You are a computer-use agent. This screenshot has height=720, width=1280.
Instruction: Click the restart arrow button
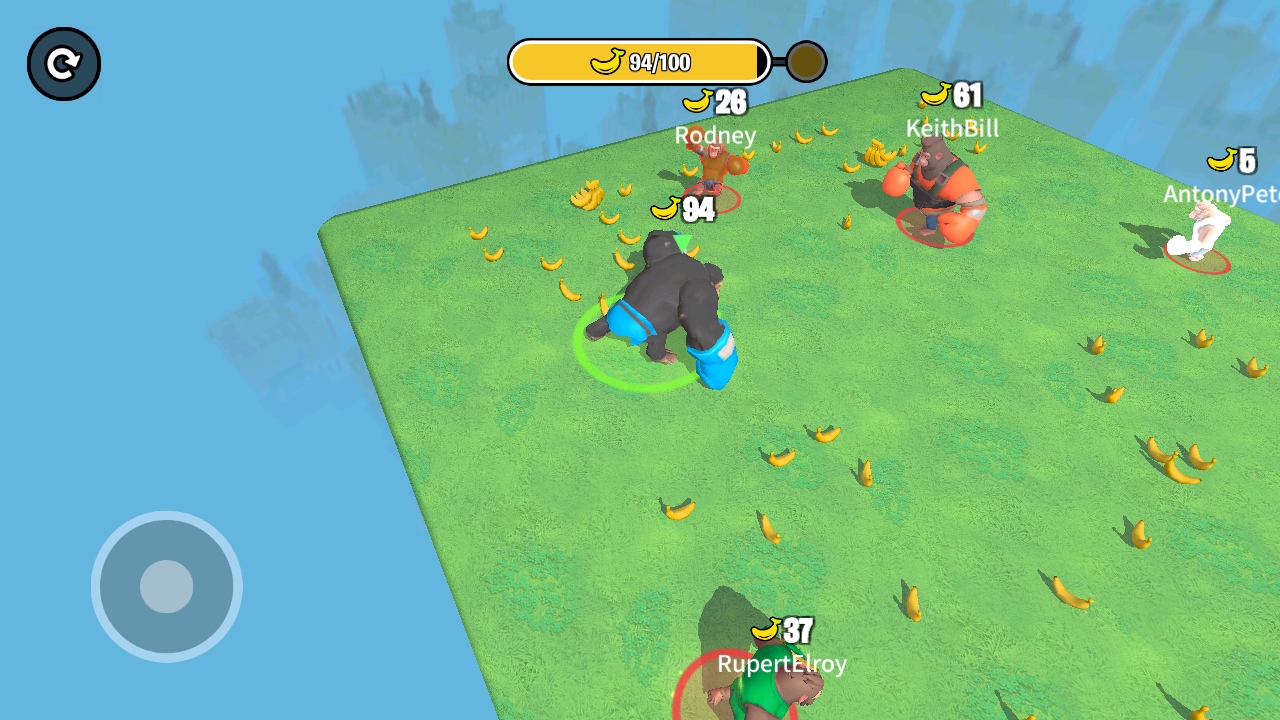(x=64, y=64)
